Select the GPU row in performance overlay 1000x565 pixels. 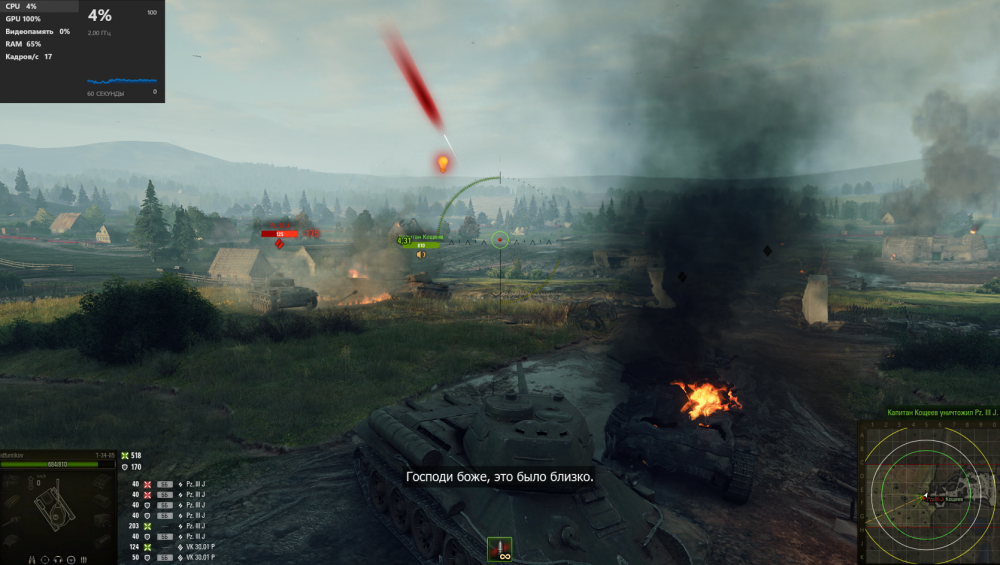[x=23, y=19]
